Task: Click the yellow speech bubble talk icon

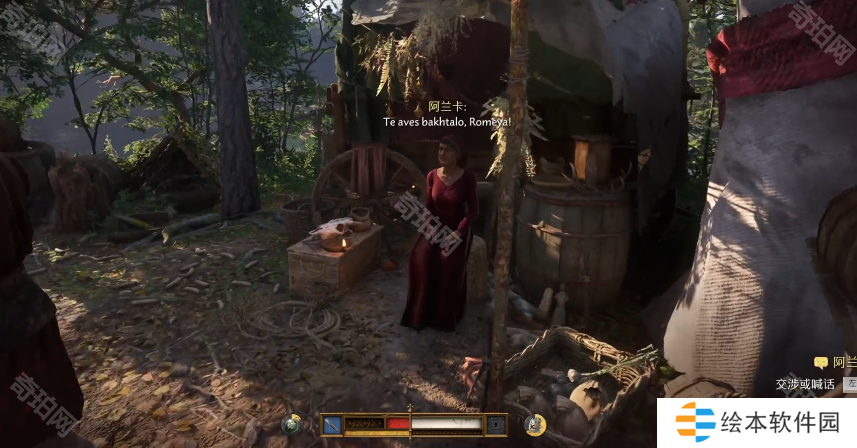Action: click(x=821, y=363)
